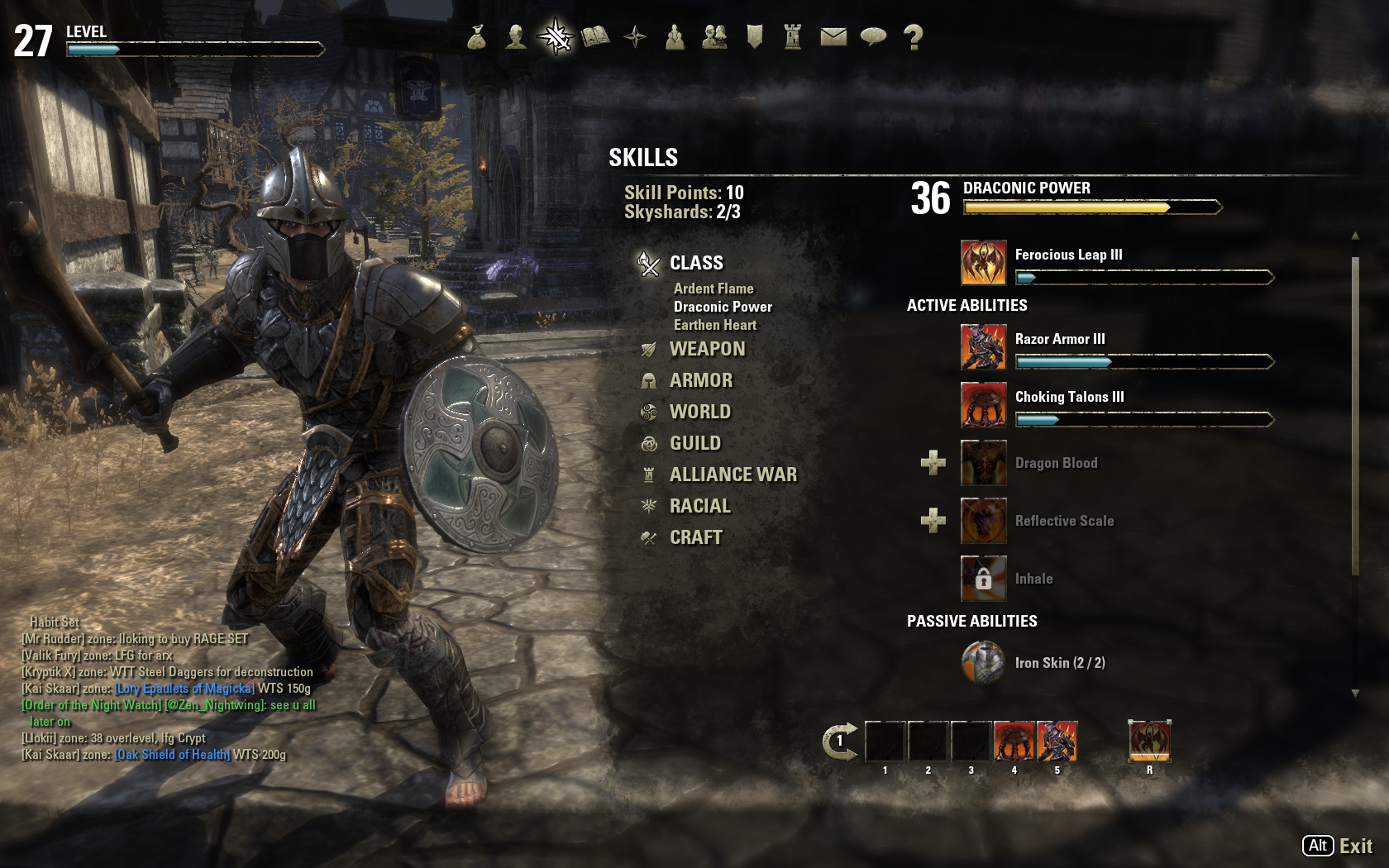Viewport: 1389px width, 868px height.
Task: Expand the Racial skills category
Action: click(x=699, y=506)
